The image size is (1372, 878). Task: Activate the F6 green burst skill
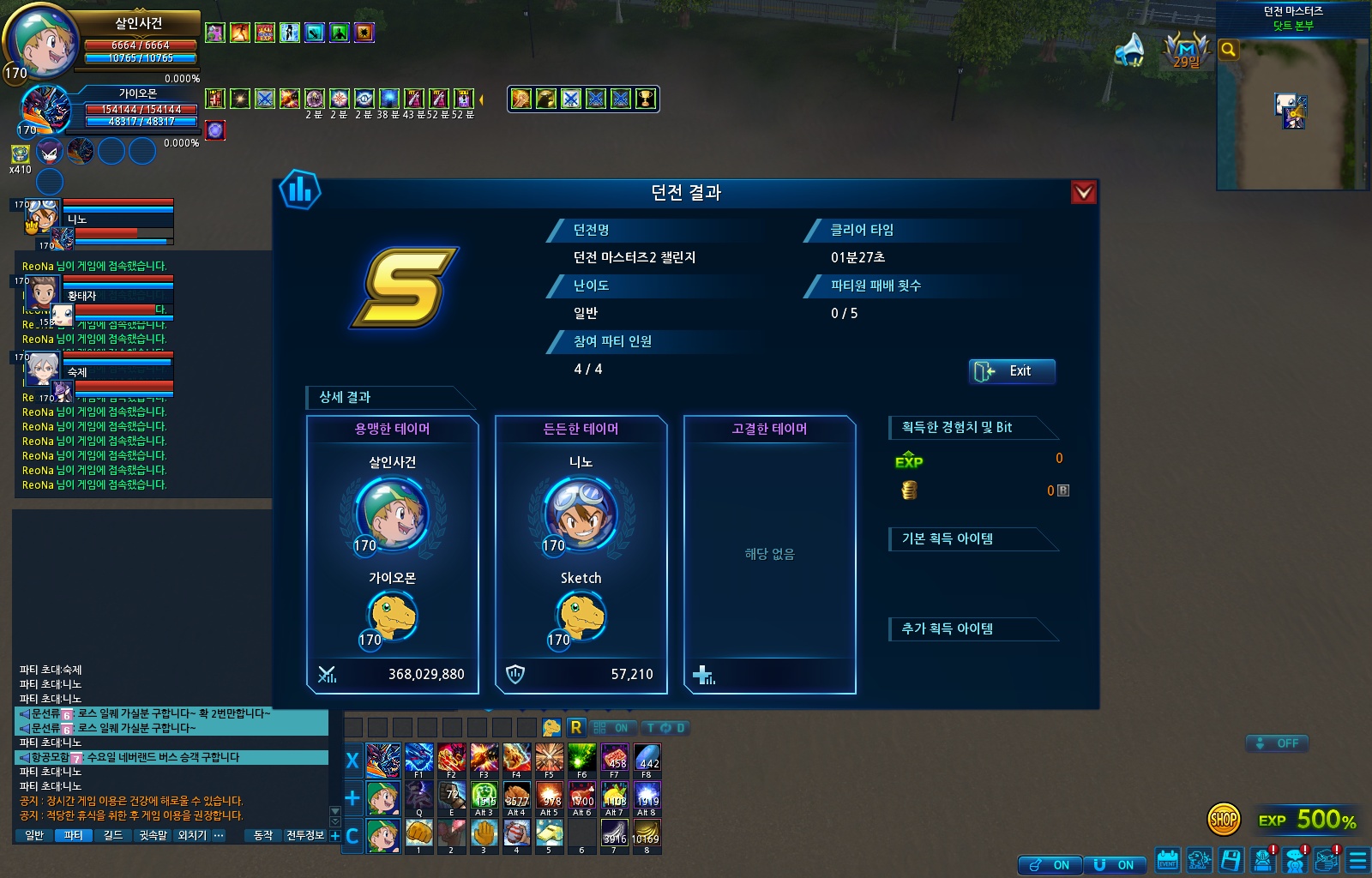tap(582, 760)
